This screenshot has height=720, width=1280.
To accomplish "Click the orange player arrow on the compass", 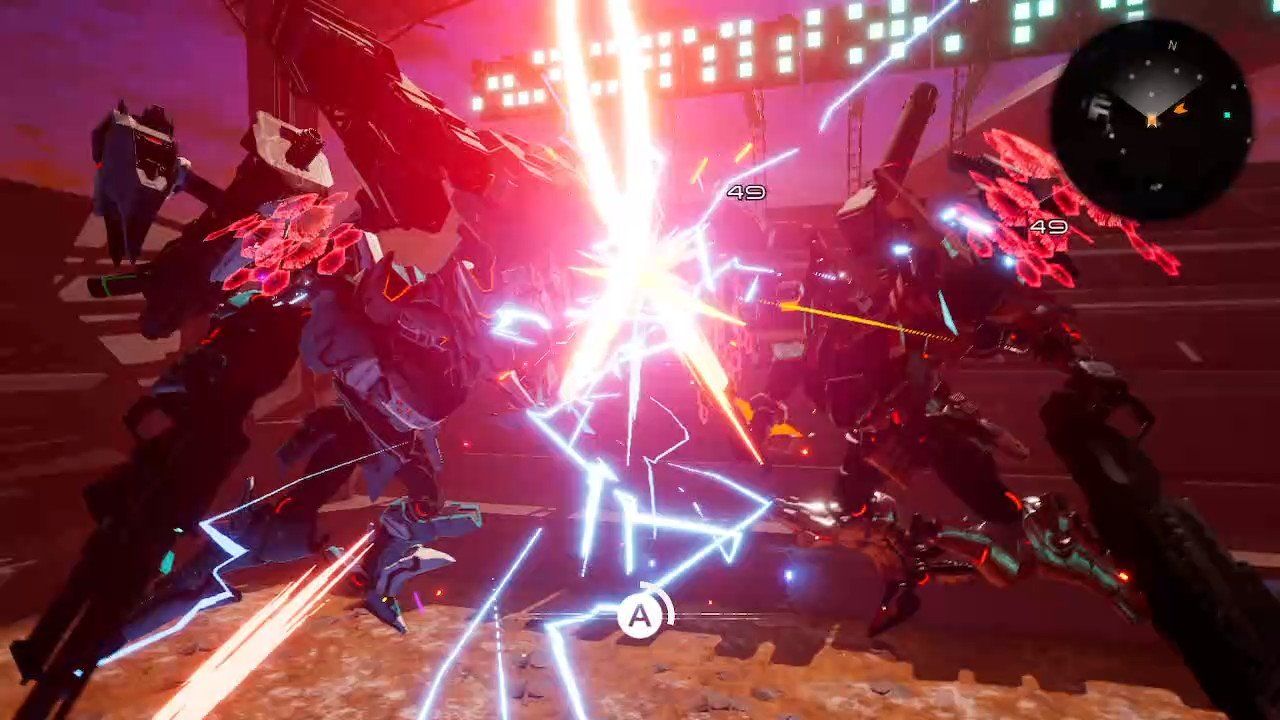I will pyautogui.click(x=1152, y=118).
